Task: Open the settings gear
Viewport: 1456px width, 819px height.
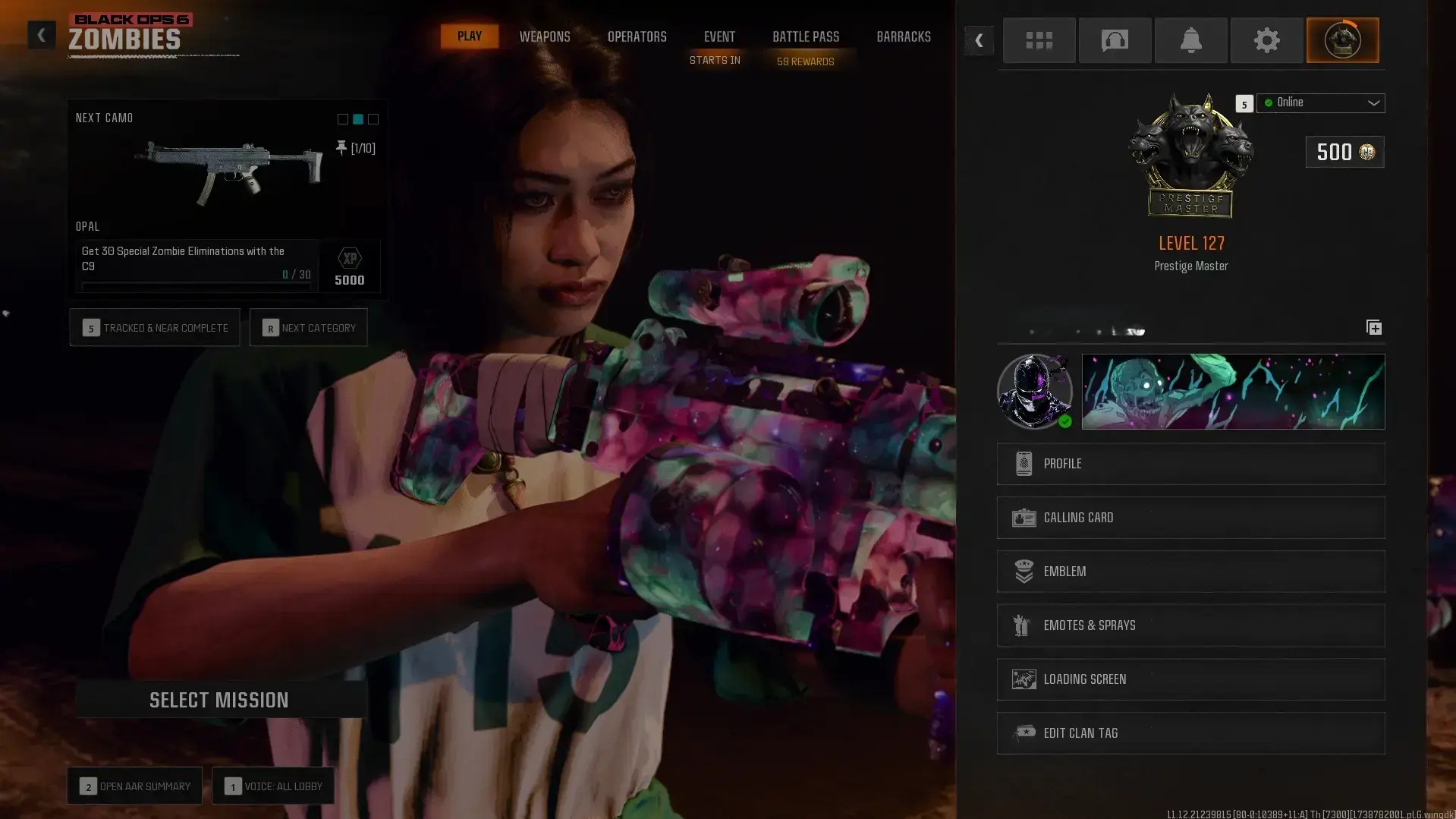Action: 1266,40
